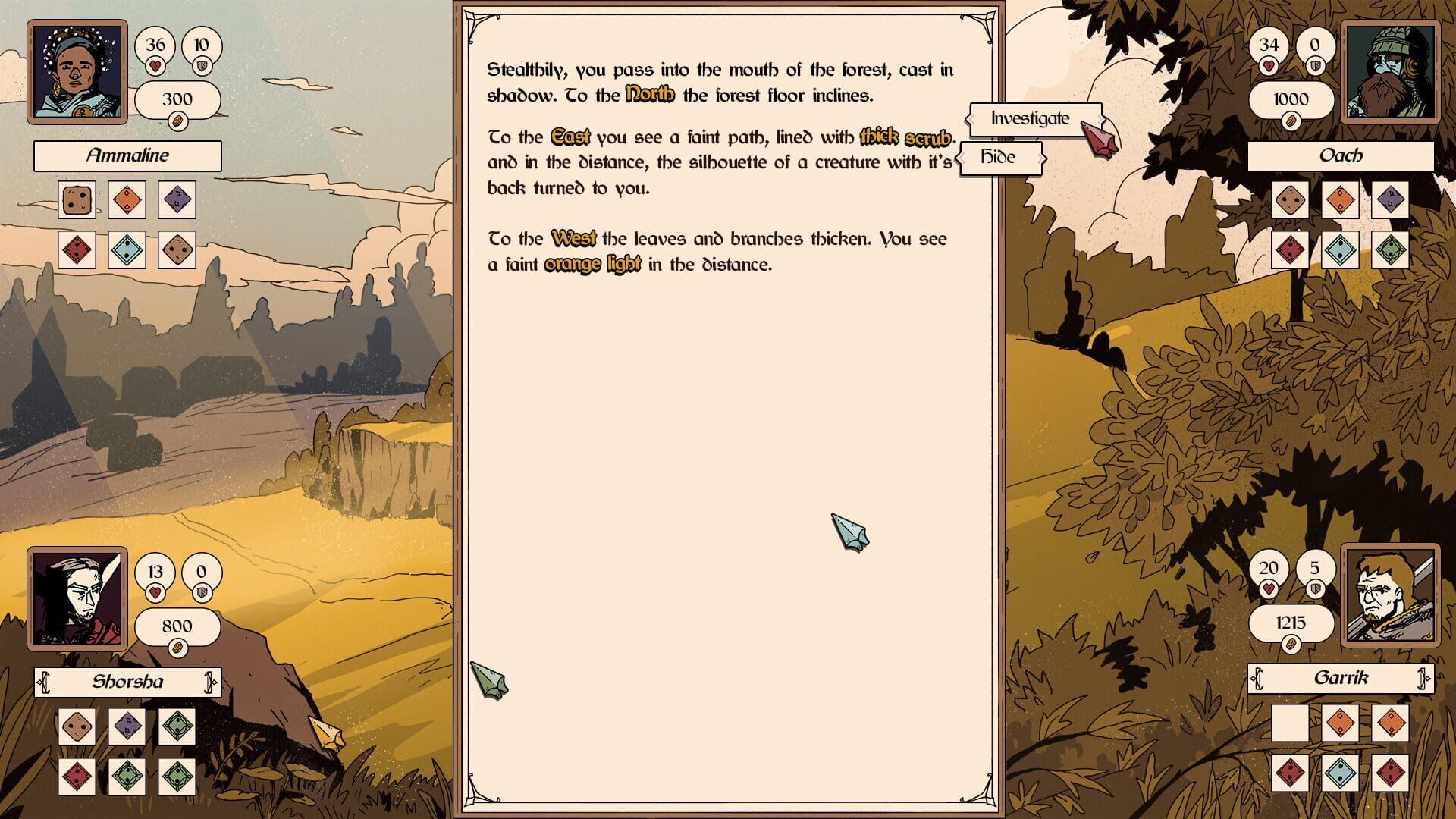Select Oach's teal diamond die
The height and width of the screenshot is (819, 1456).
coord(1340,251)
